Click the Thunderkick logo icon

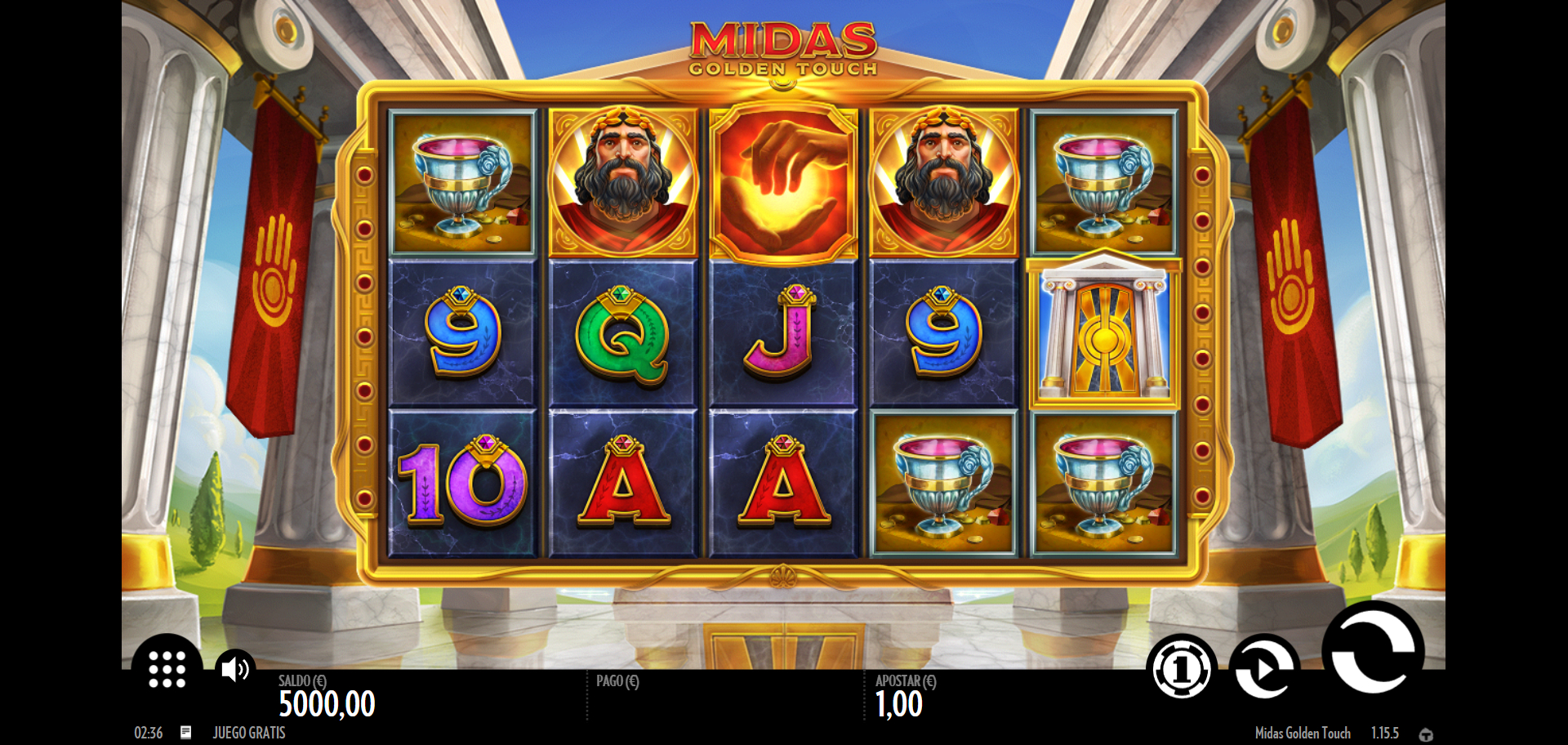[1426, 734]
